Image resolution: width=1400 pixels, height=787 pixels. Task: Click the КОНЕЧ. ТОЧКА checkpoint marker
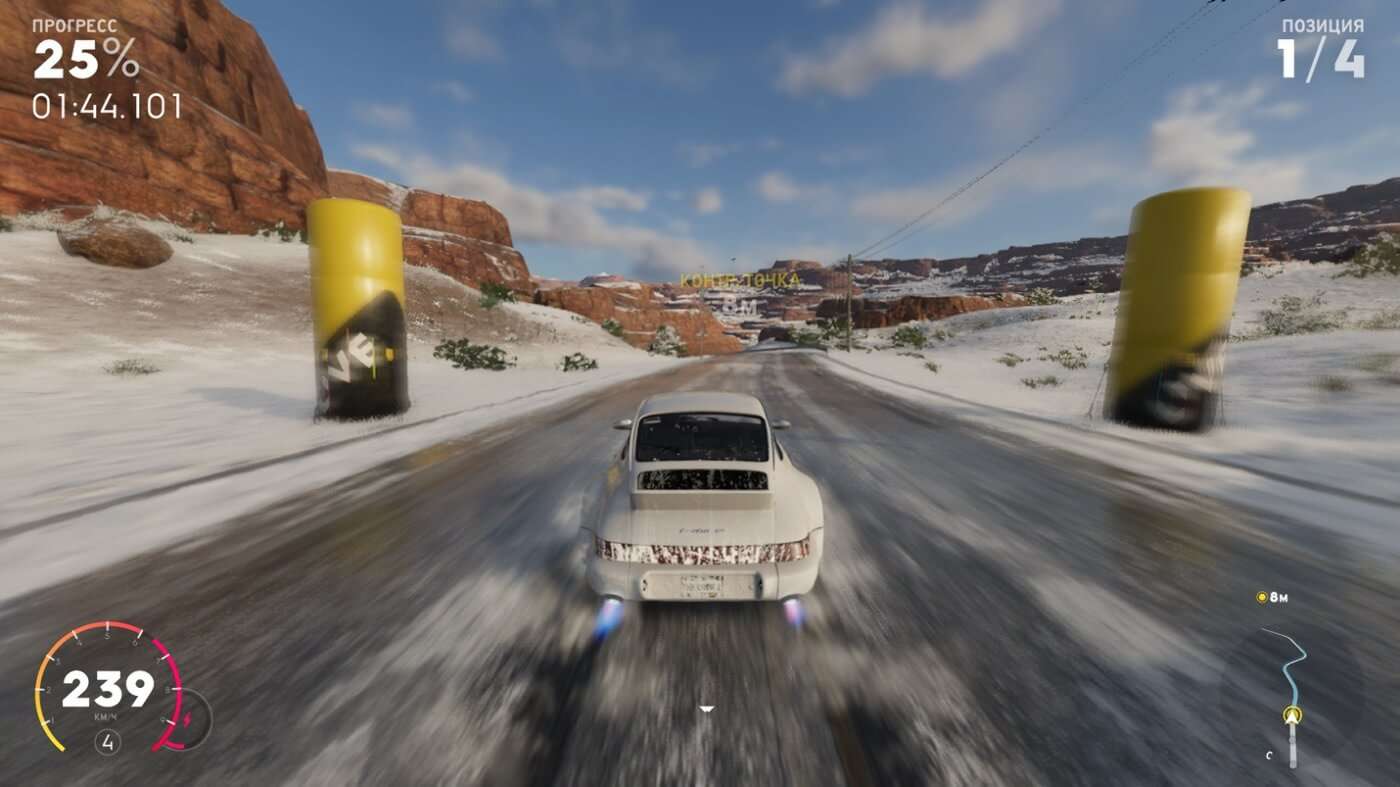(740, 278)
